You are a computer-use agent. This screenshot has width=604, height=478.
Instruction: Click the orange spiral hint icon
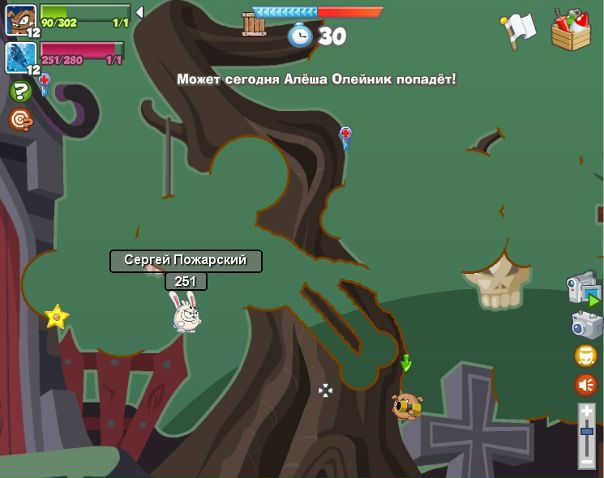(20, 119)
